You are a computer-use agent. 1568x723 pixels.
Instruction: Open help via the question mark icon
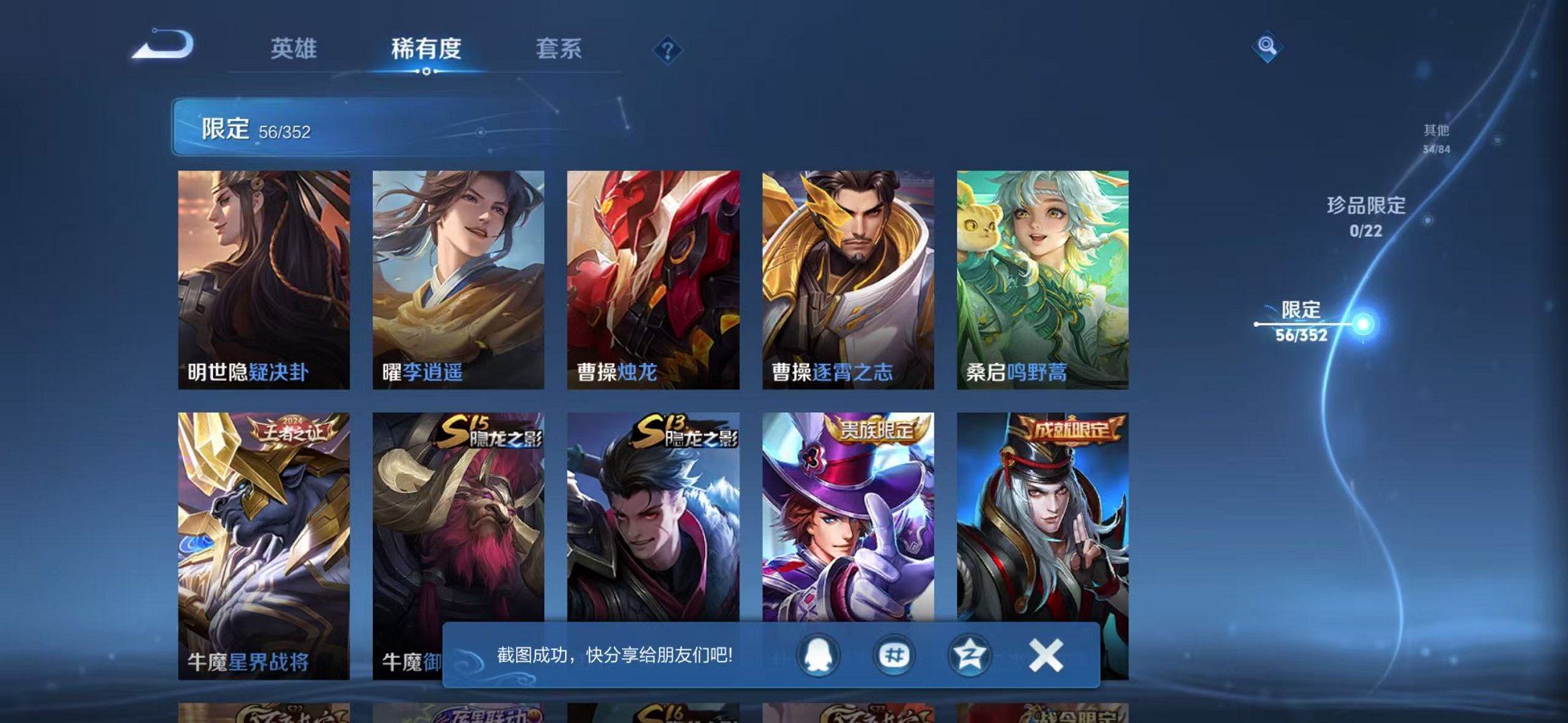(668, 49)
